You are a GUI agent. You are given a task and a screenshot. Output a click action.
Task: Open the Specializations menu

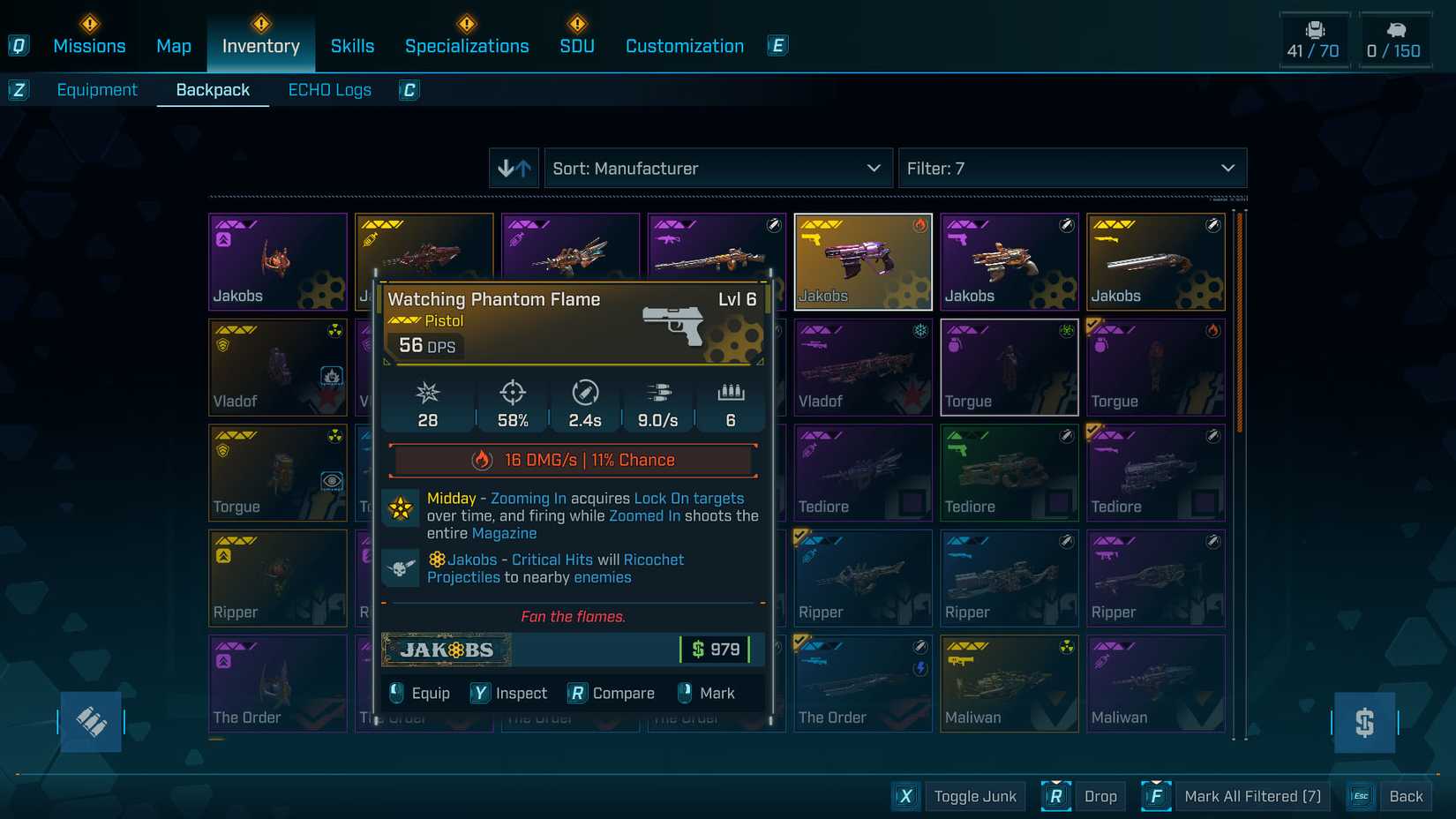(467, 46)
